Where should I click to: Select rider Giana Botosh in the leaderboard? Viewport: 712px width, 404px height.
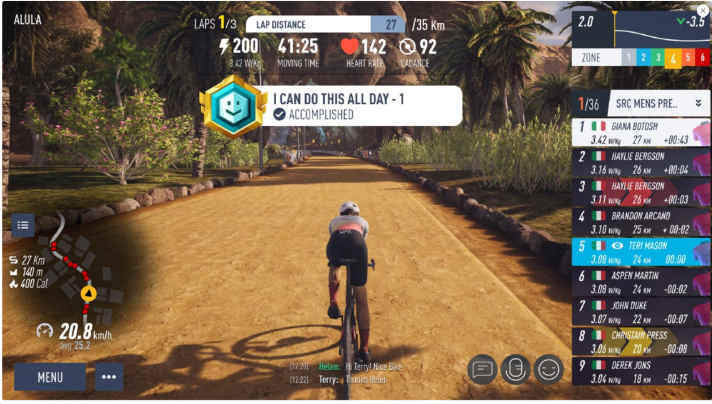point(640,131)
